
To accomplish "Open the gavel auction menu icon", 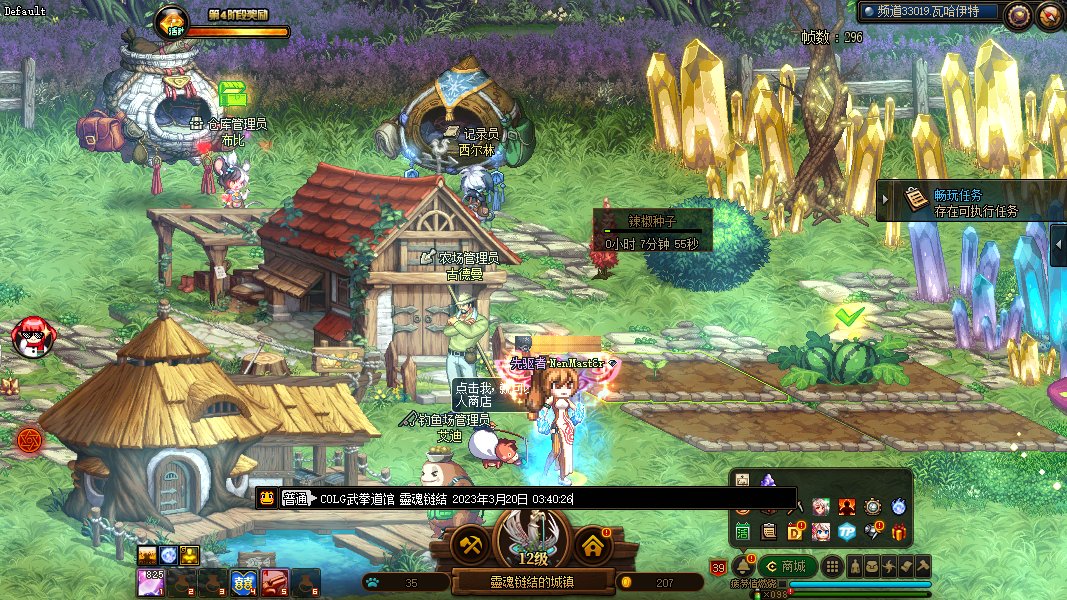I will [923, 566].
